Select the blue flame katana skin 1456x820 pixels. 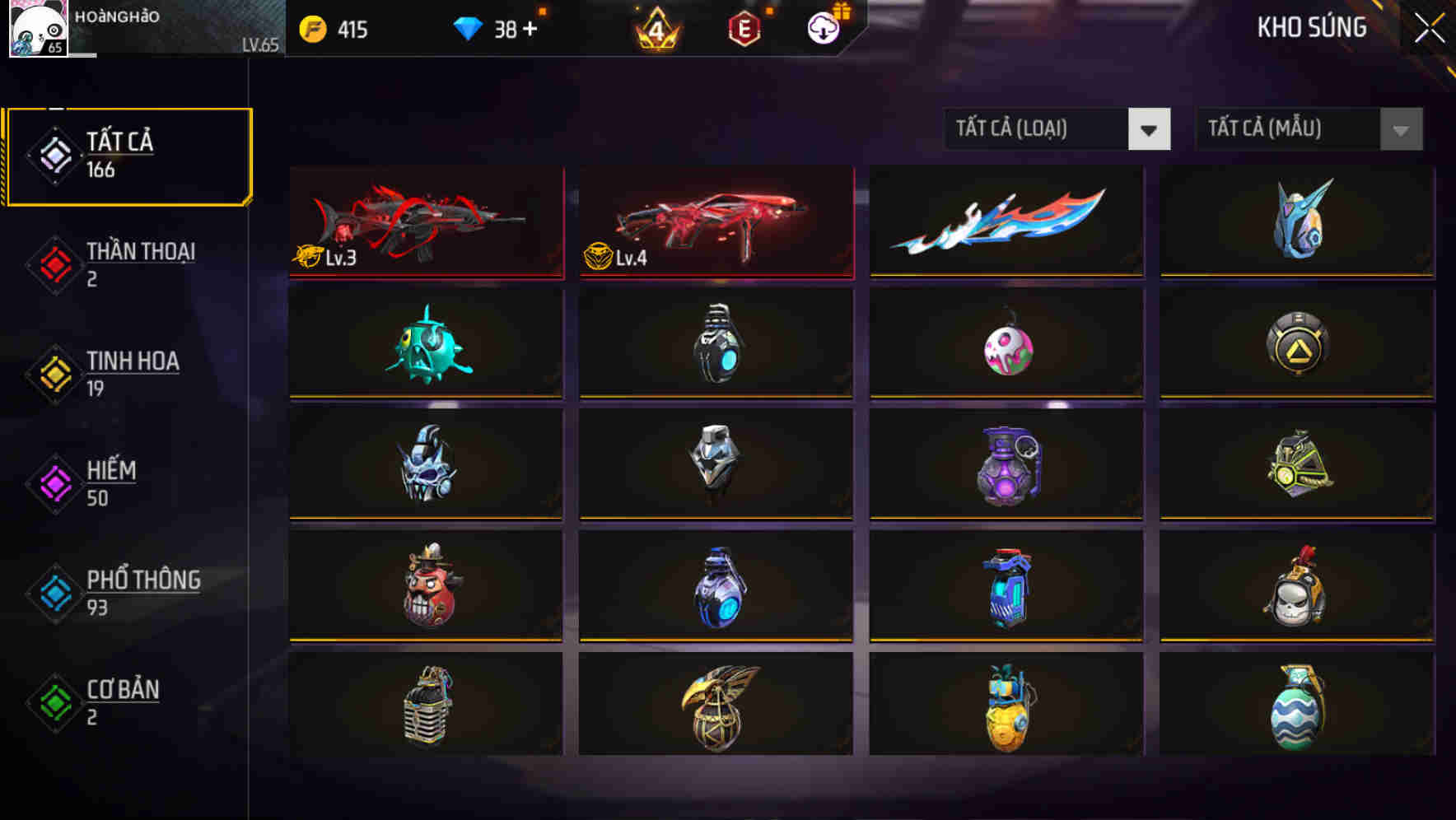1006,221
